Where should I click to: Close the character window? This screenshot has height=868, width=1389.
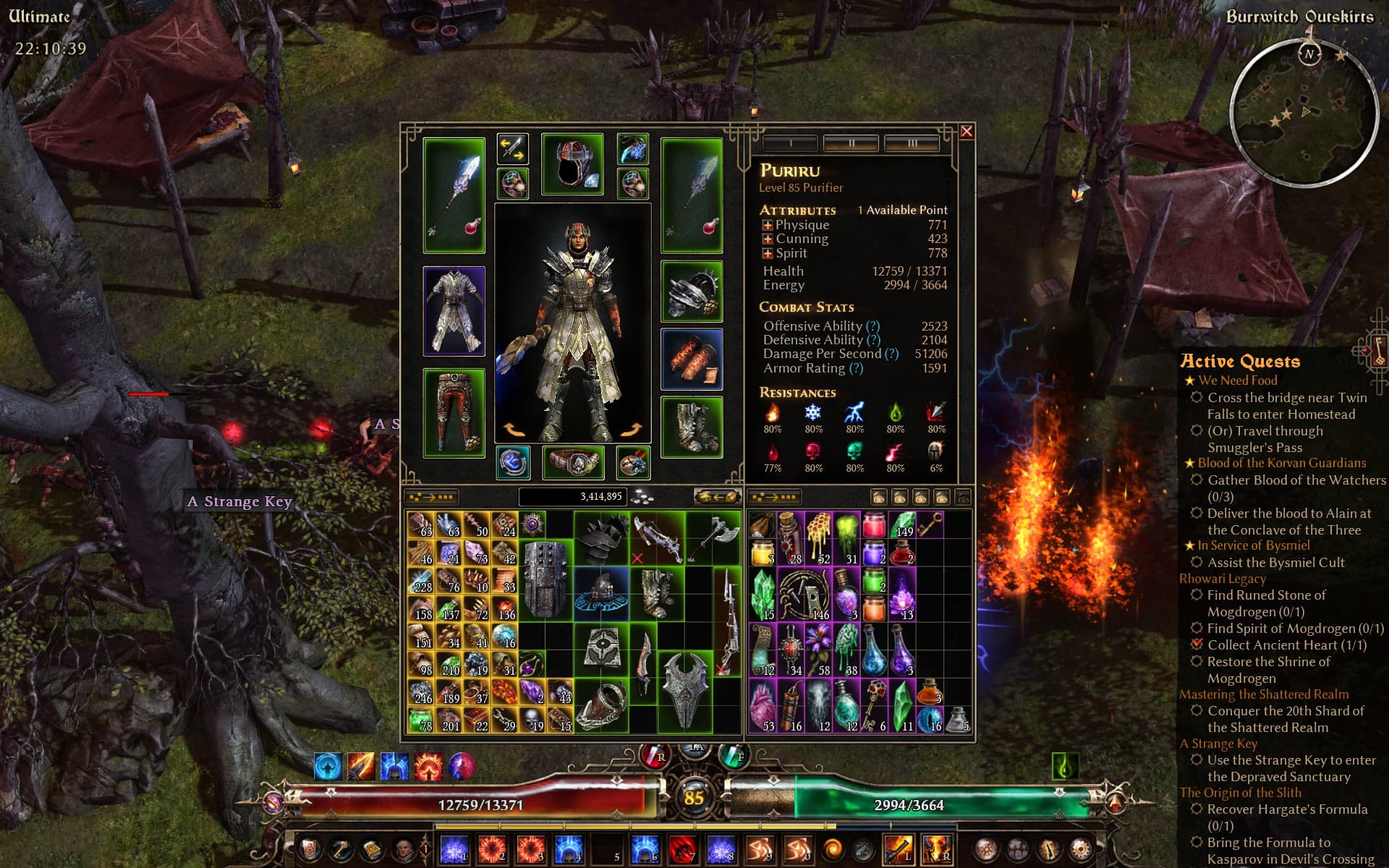coord(967,132)
